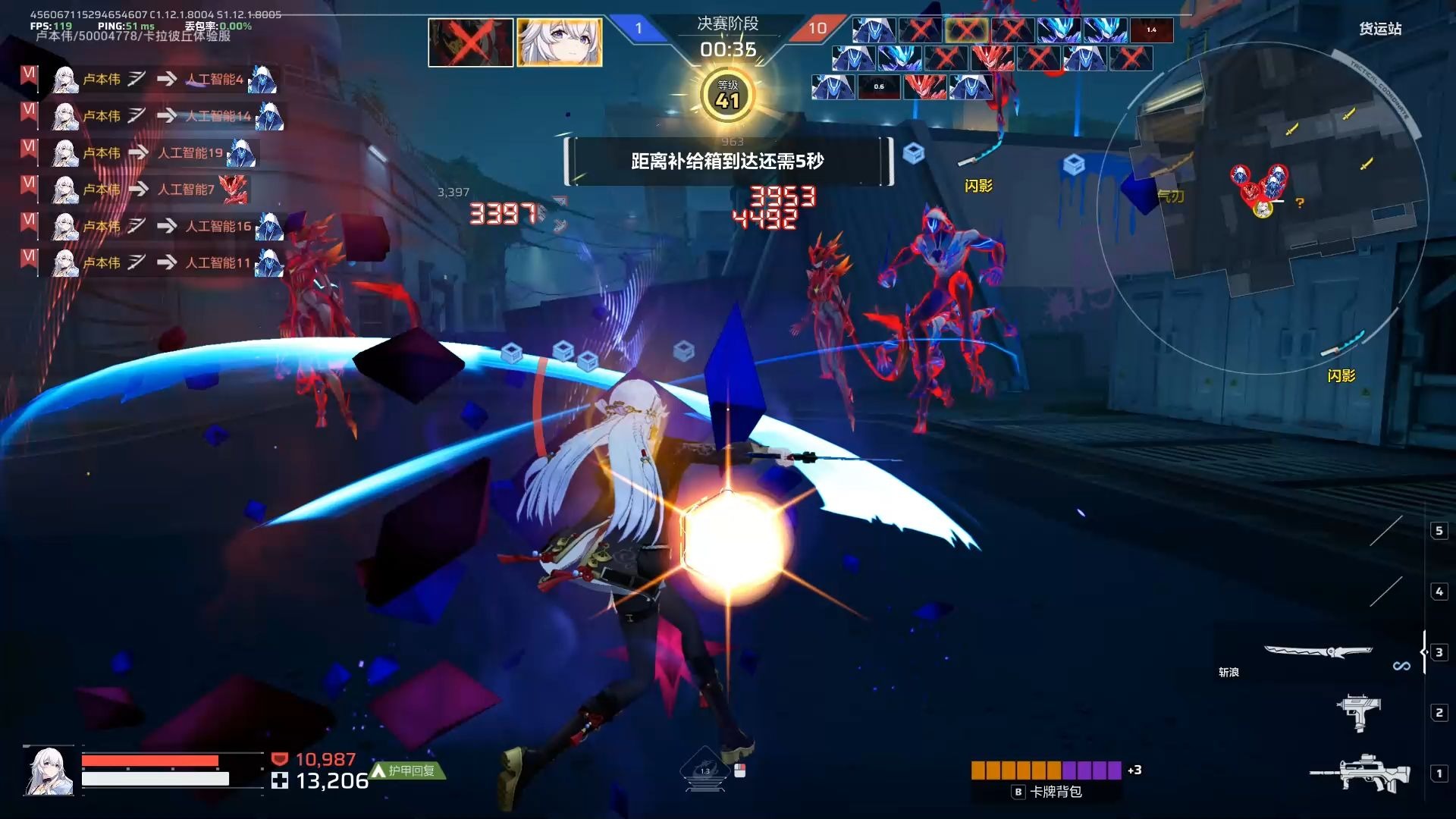This screenshot has height=819, width=1456.
Task: Click the player portrait beside health bars
Action: coord(50,770)
